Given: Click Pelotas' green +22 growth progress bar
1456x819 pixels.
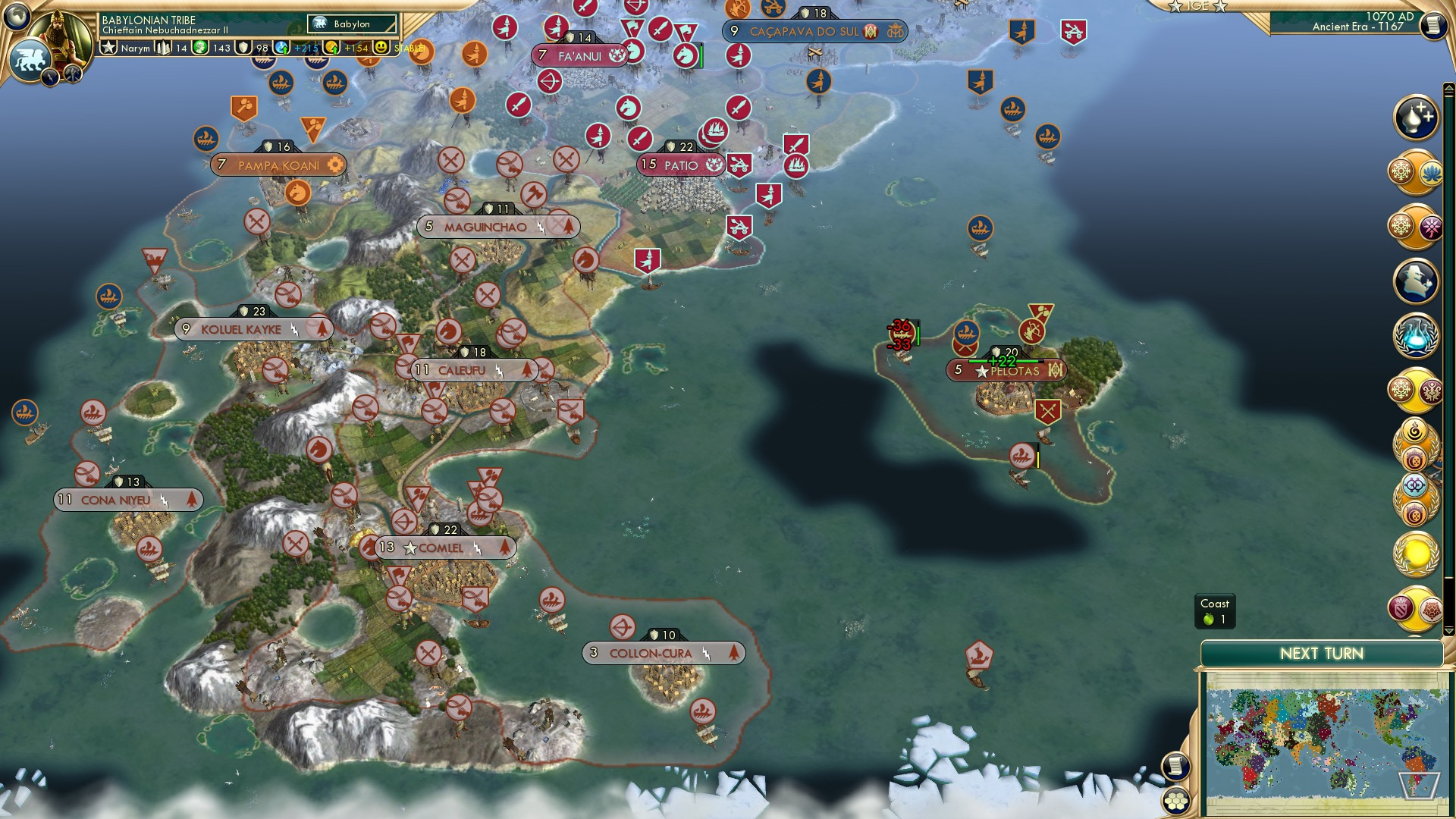Looking at the screenshot, I should (x=1003, y=362).
